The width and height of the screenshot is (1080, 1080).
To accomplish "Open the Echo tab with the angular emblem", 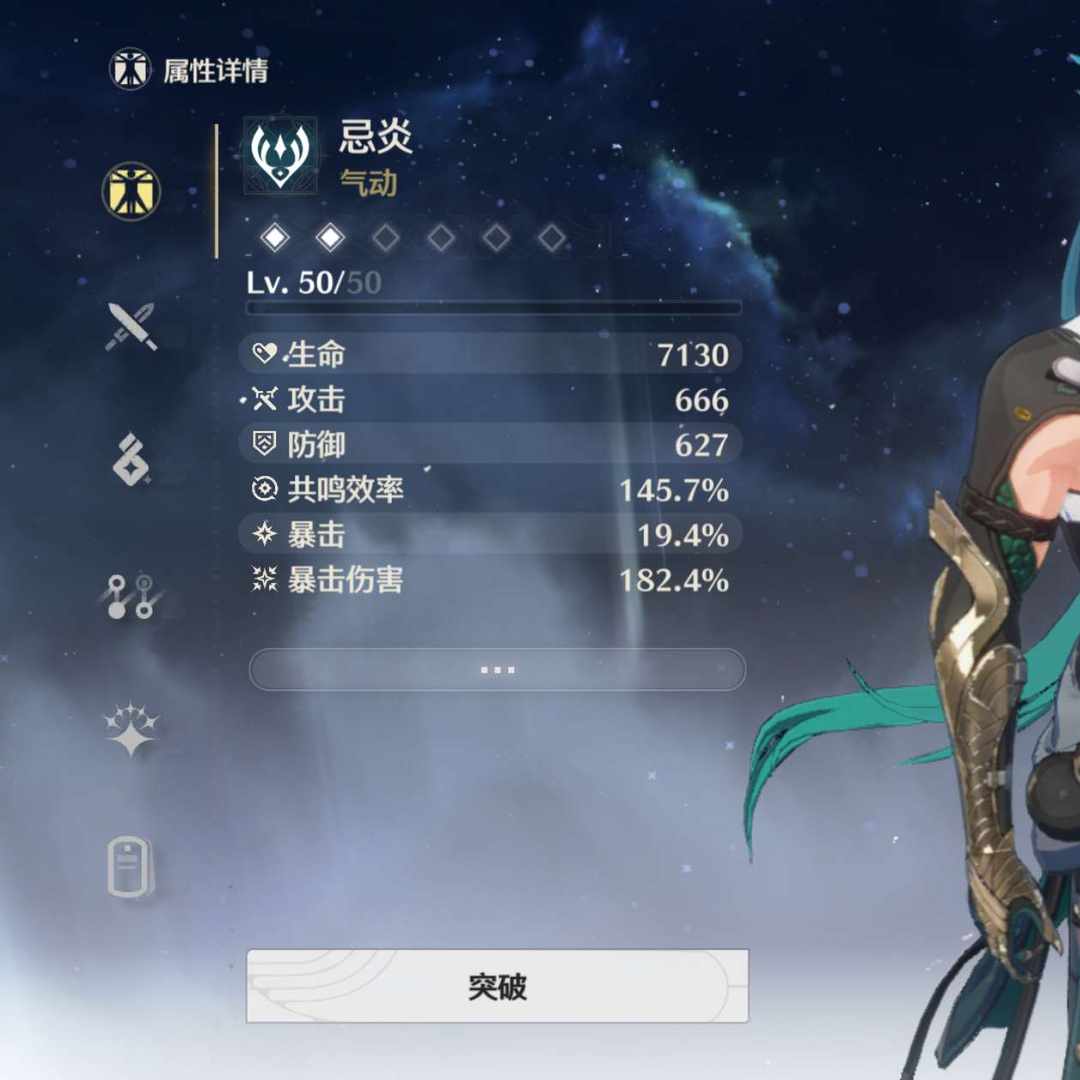I will [131, 460].
